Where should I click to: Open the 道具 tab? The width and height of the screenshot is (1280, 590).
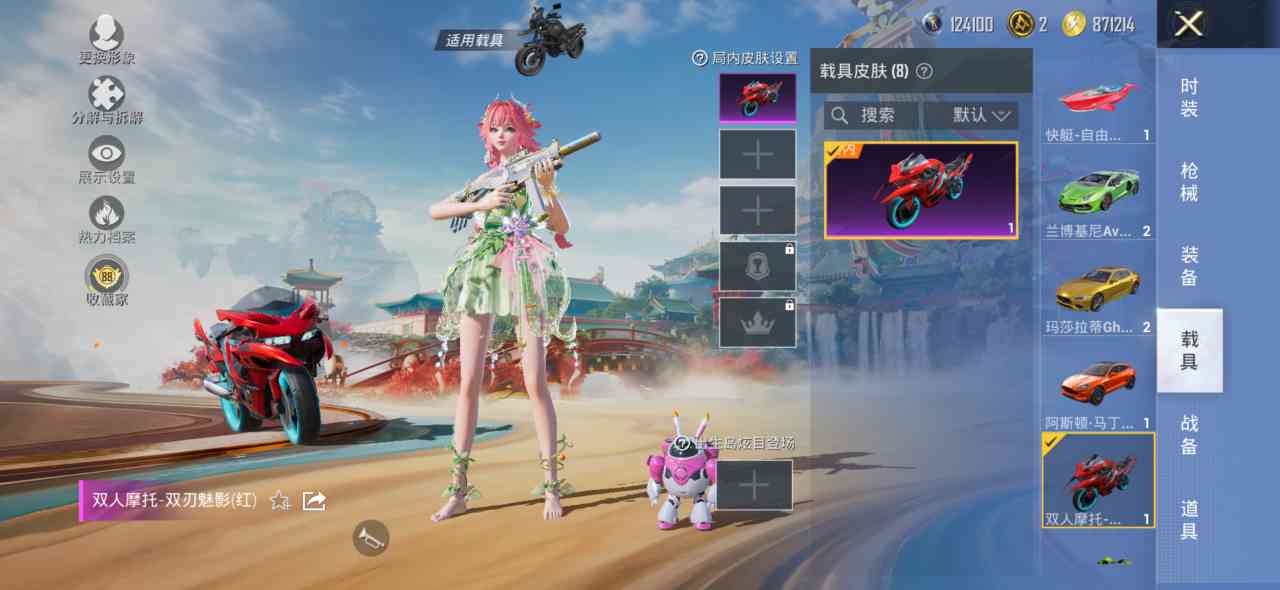click(x=1188, y=519)
